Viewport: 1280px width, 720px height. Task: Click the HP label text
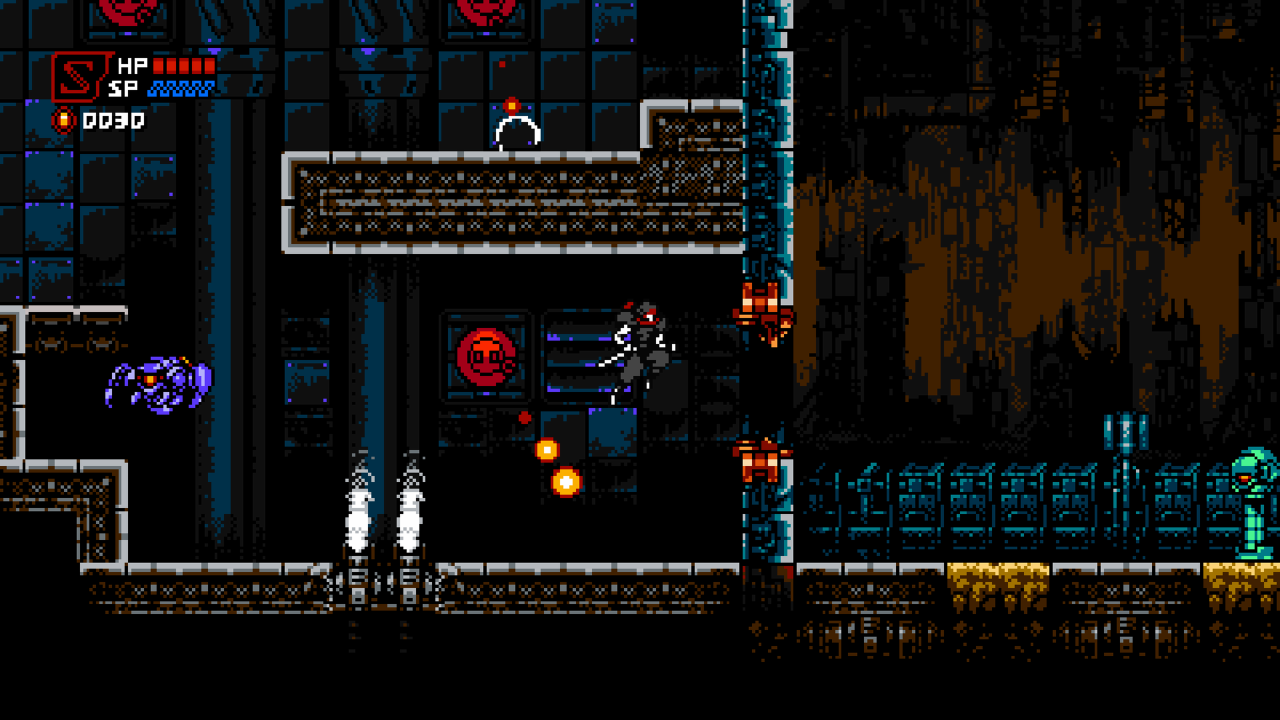pyautogui.click(x=131, y=67)
